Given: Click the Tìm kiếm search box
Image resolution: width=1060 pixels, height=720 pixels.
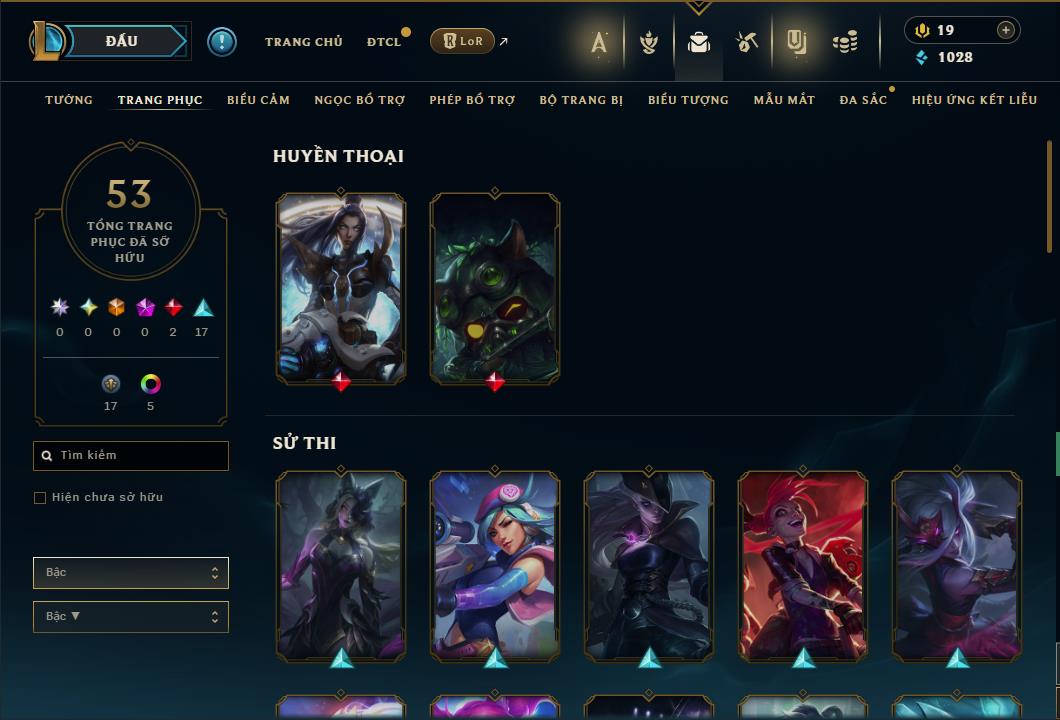Looking at the screenshot, I should pos(131,456).
